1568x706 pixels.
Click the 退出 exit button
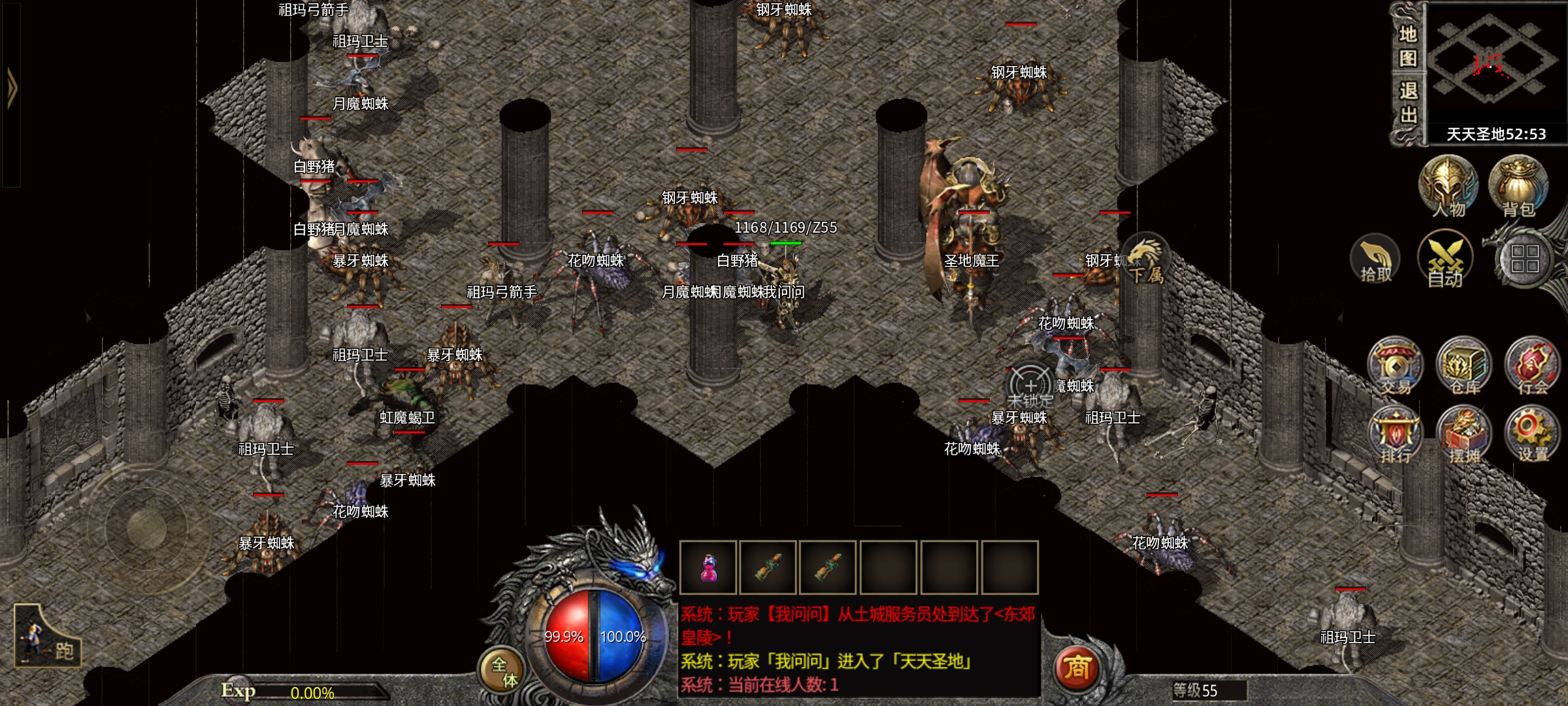[1407, 103]
